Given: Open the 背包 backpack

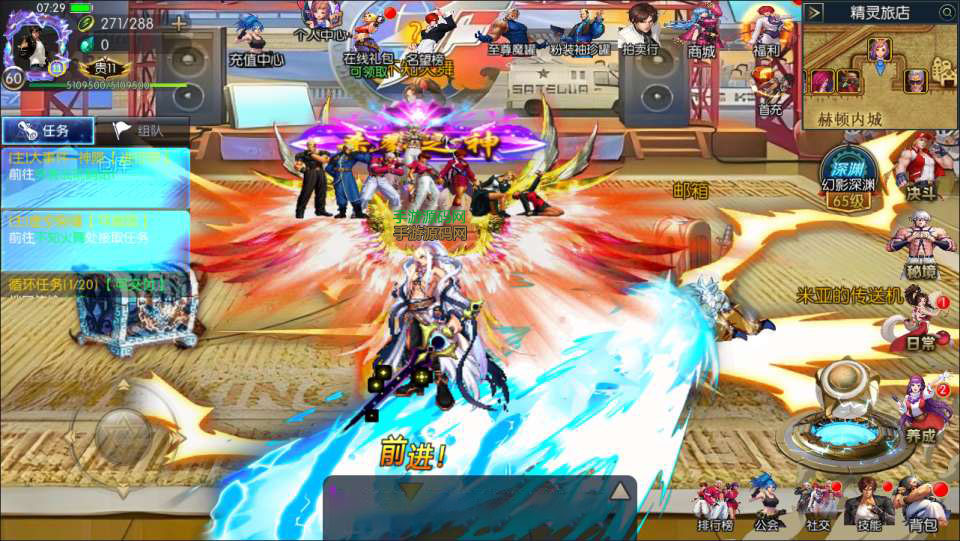Looking at the screenshot, I should tap(922, 503).
